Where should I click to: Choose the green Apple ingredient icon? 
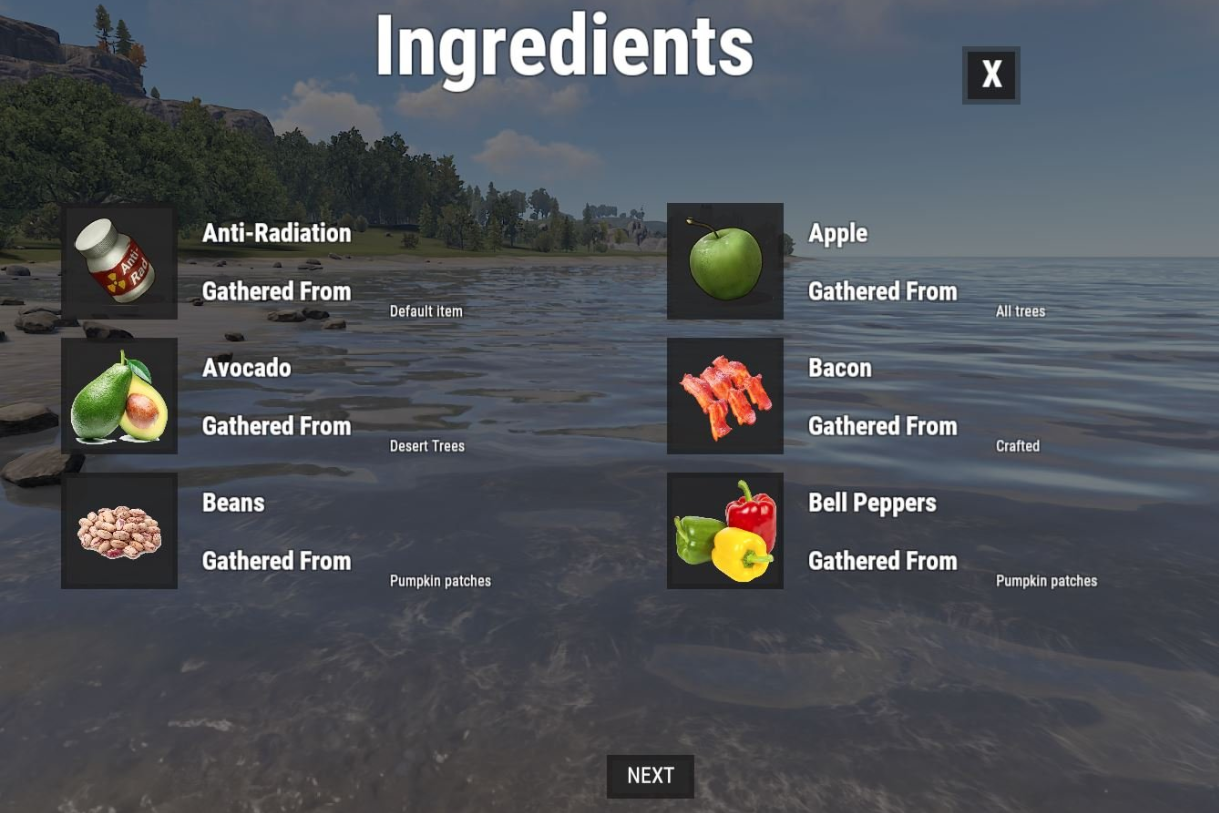[x=725, y=262]
